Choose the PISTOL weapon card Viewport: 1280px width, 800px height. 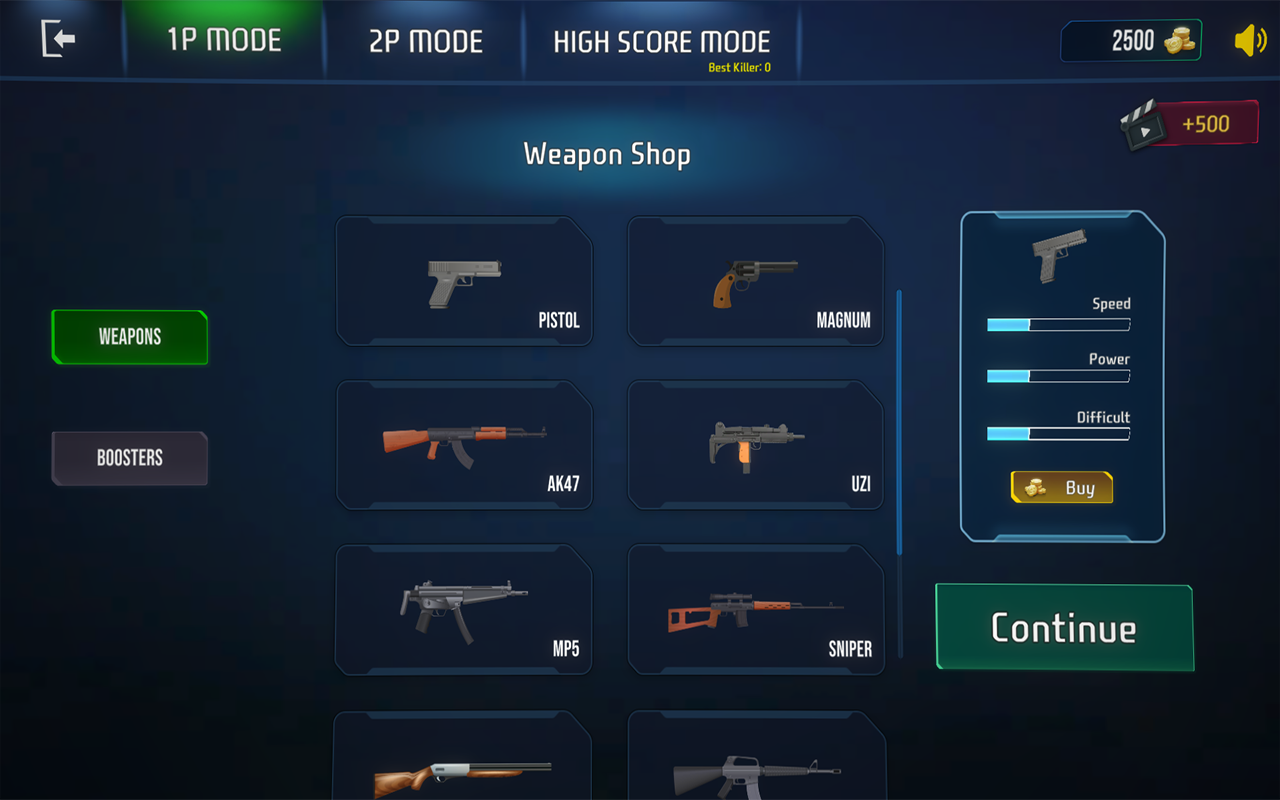pos(464,281)
